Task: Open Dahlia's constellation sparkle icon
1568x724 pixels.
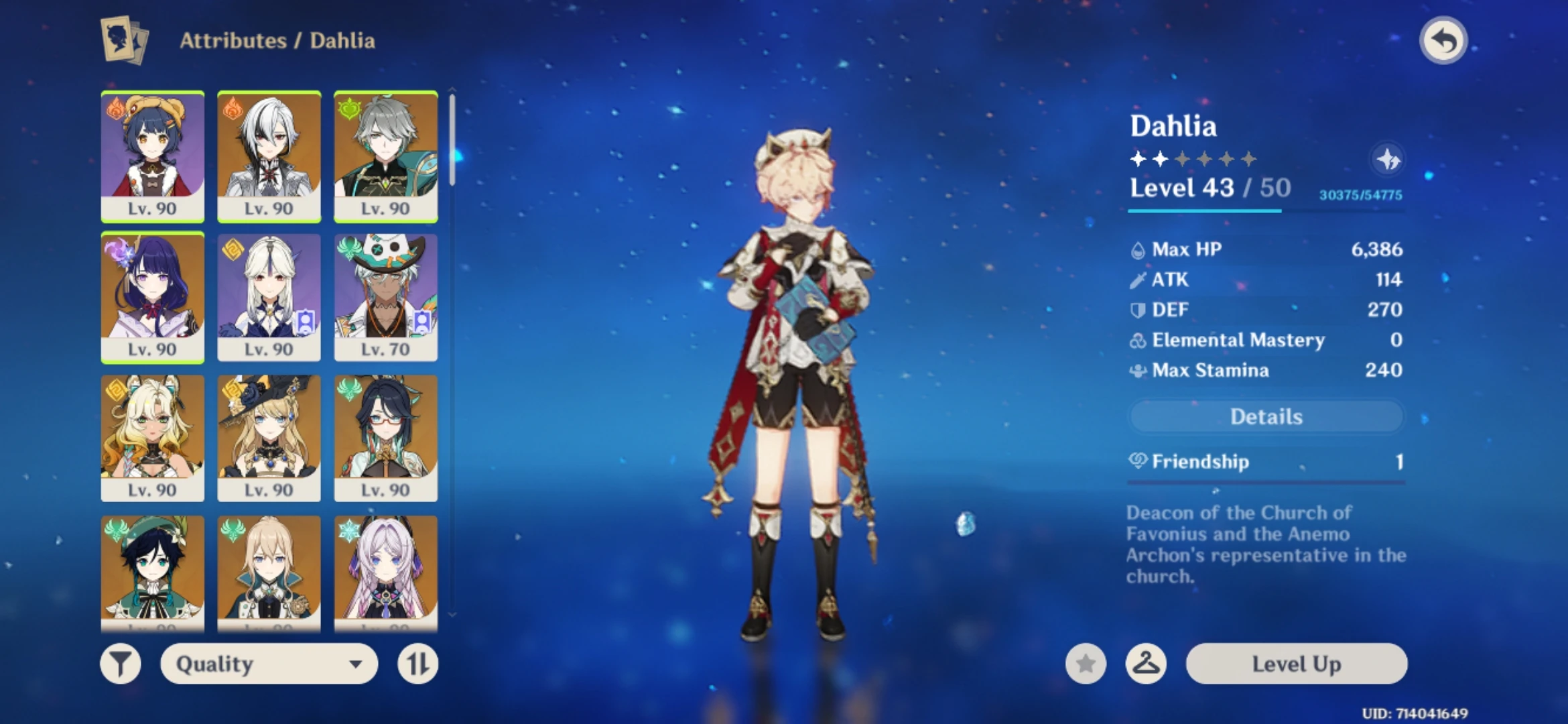Action: tap(1389, 160)
